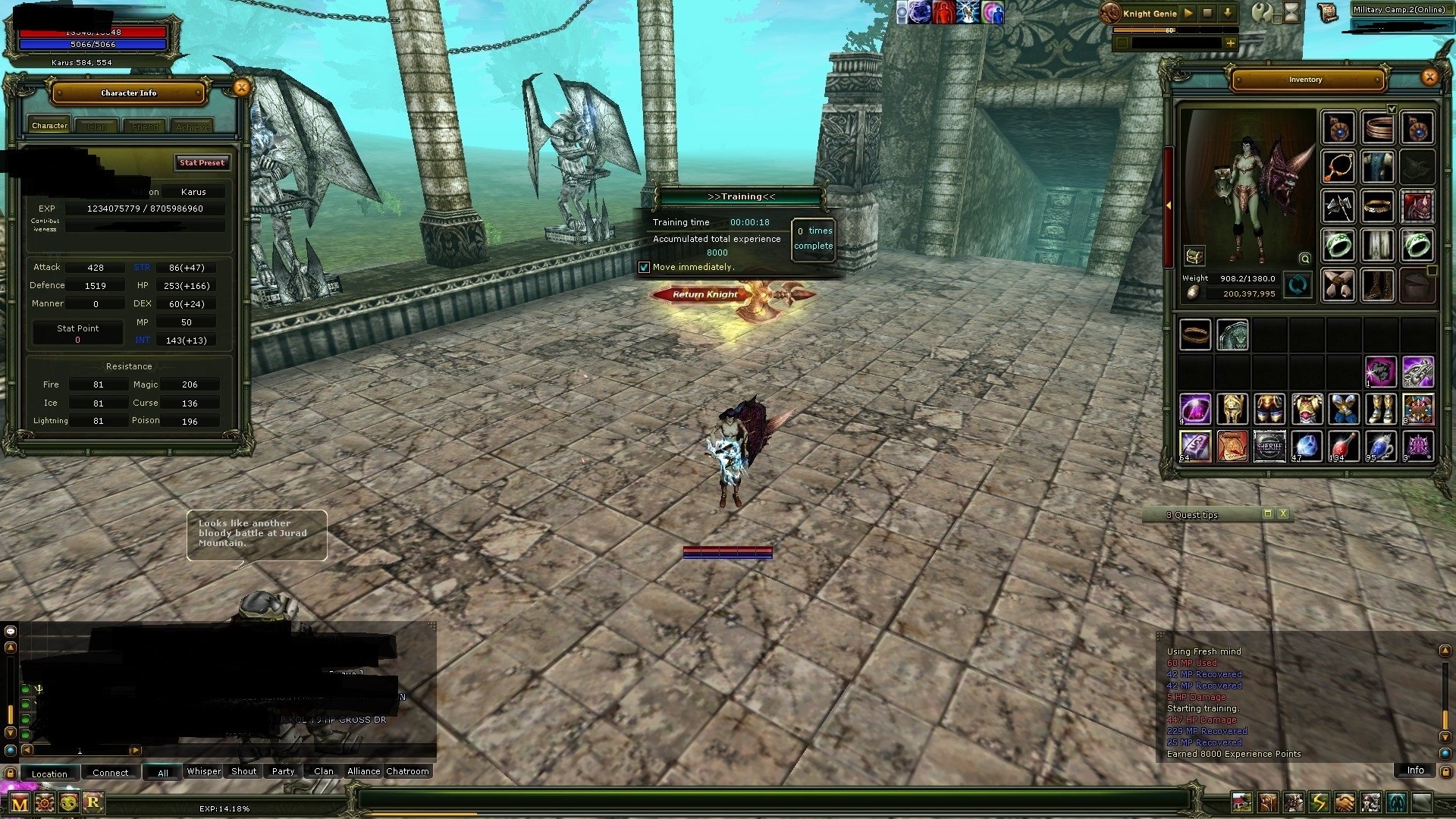1456x819 pixels.
Task: Click the Location button
Action: coord(49,773)
